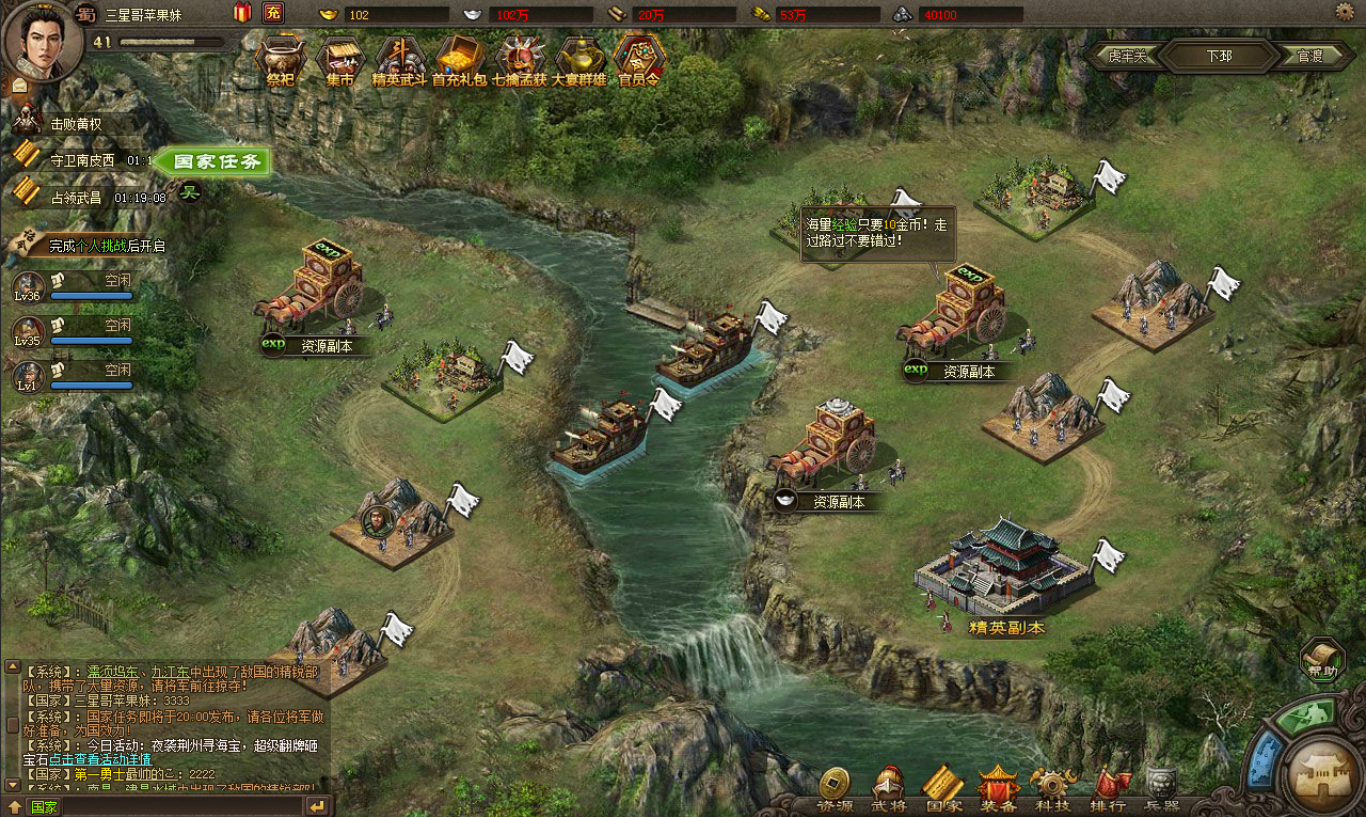Switch to the 虎牢关 map tab

[1127, 56]
